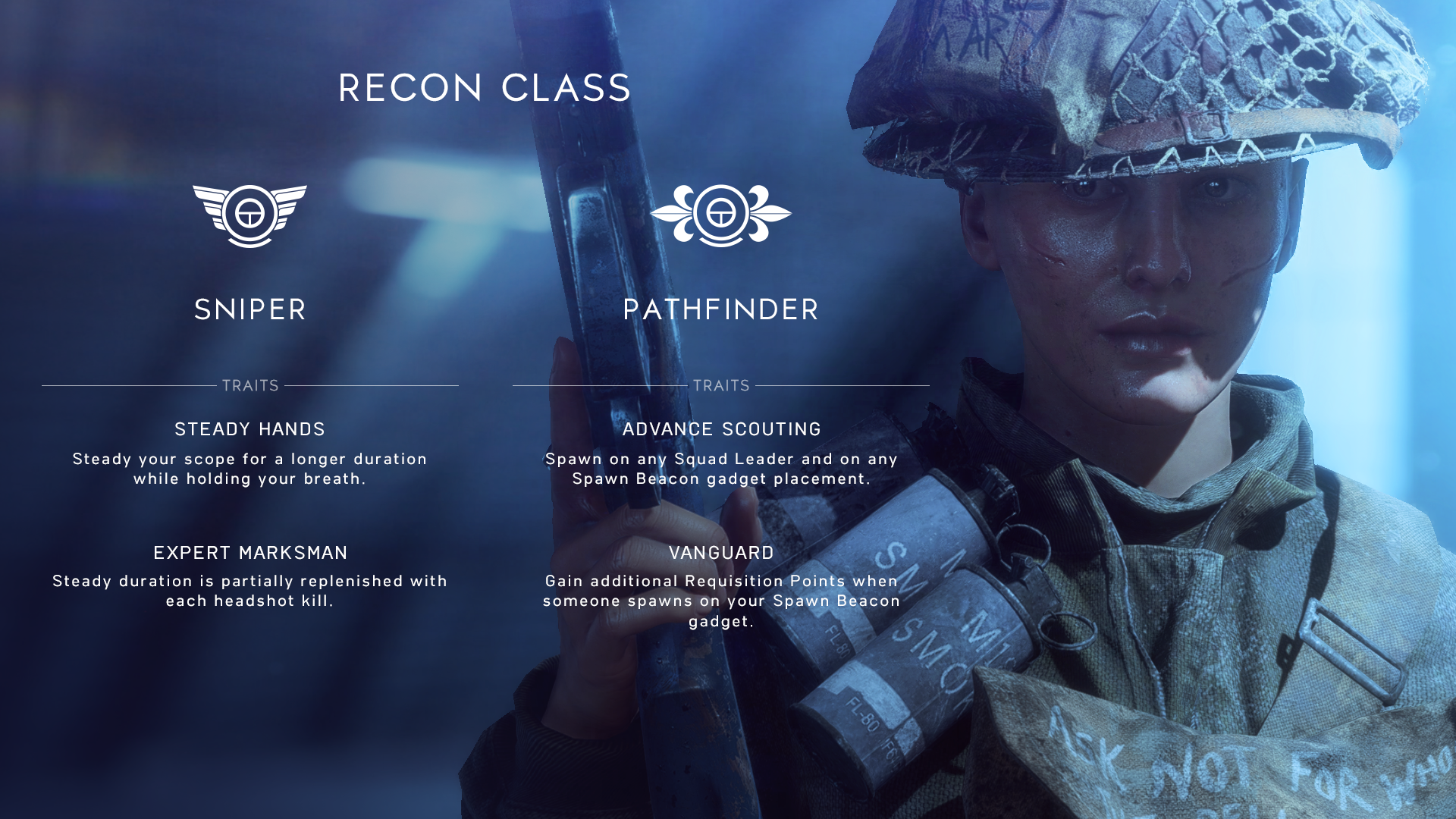Choose the Expert Marksman trait

pos(250,553)
